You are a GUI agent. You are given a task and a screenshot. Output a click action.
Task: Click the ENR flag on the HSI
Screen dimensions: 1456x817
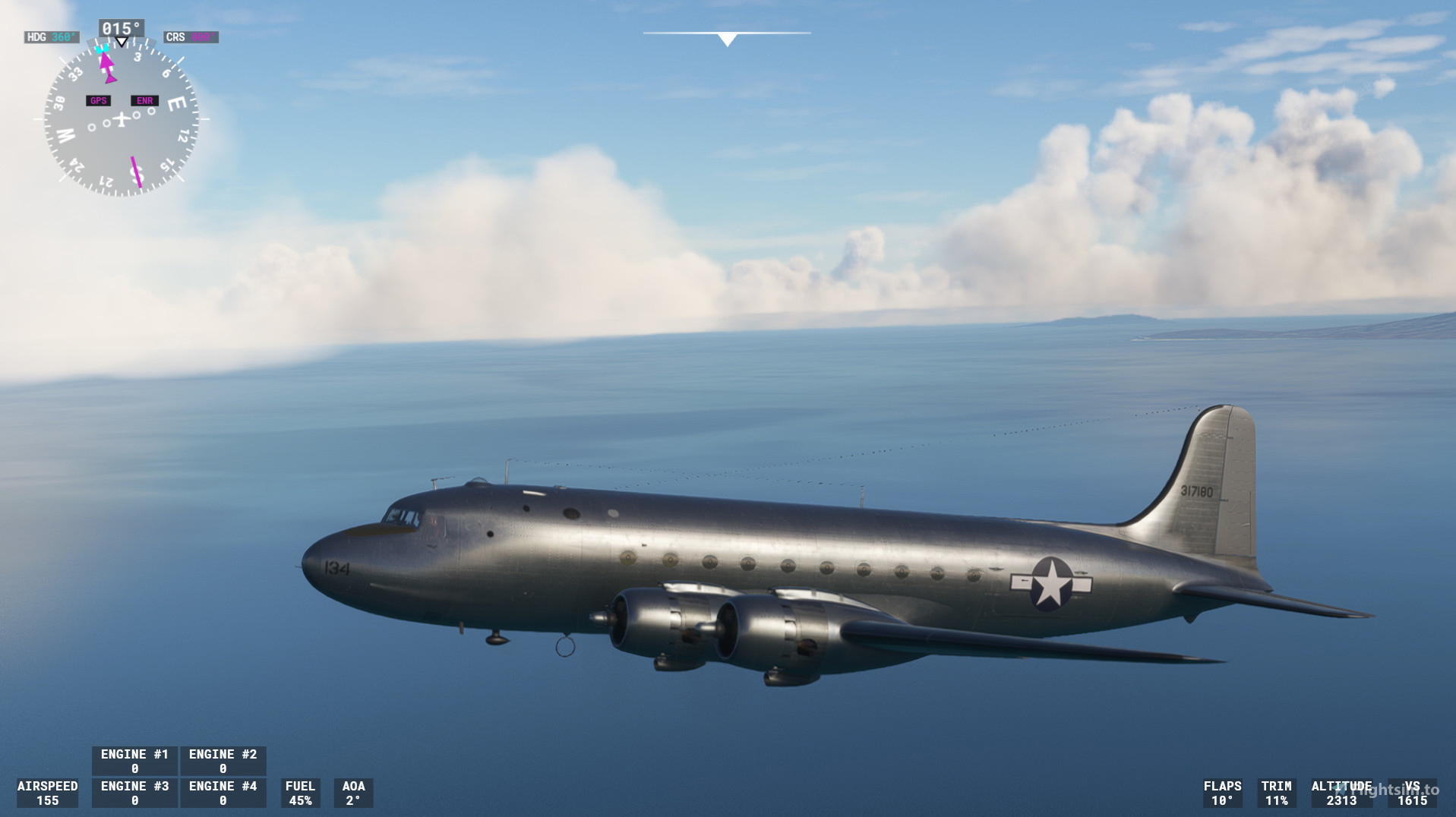144,99
